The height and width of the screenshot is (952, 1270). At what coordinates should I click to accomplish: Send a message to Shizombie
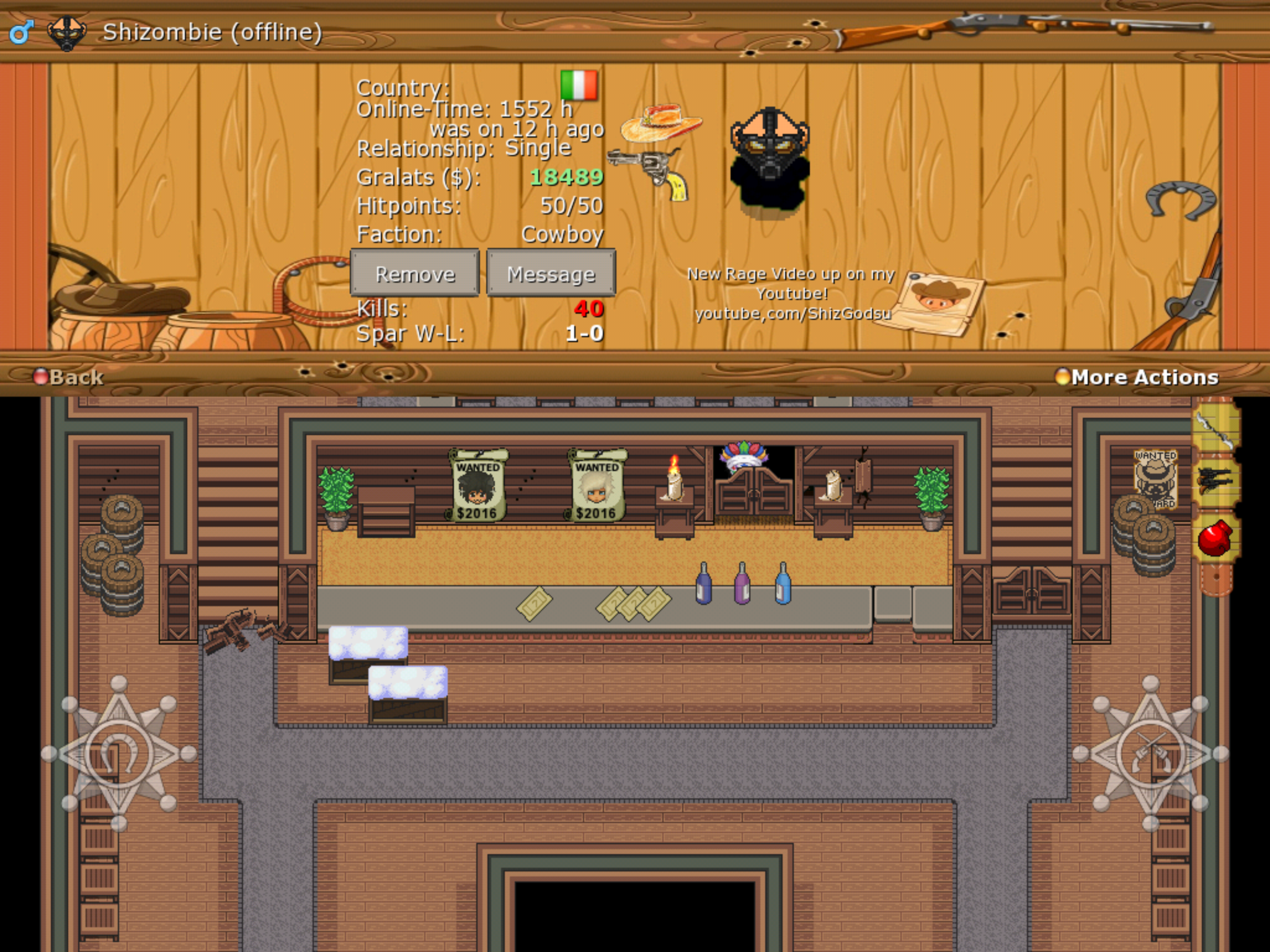[x=551, y=273]
